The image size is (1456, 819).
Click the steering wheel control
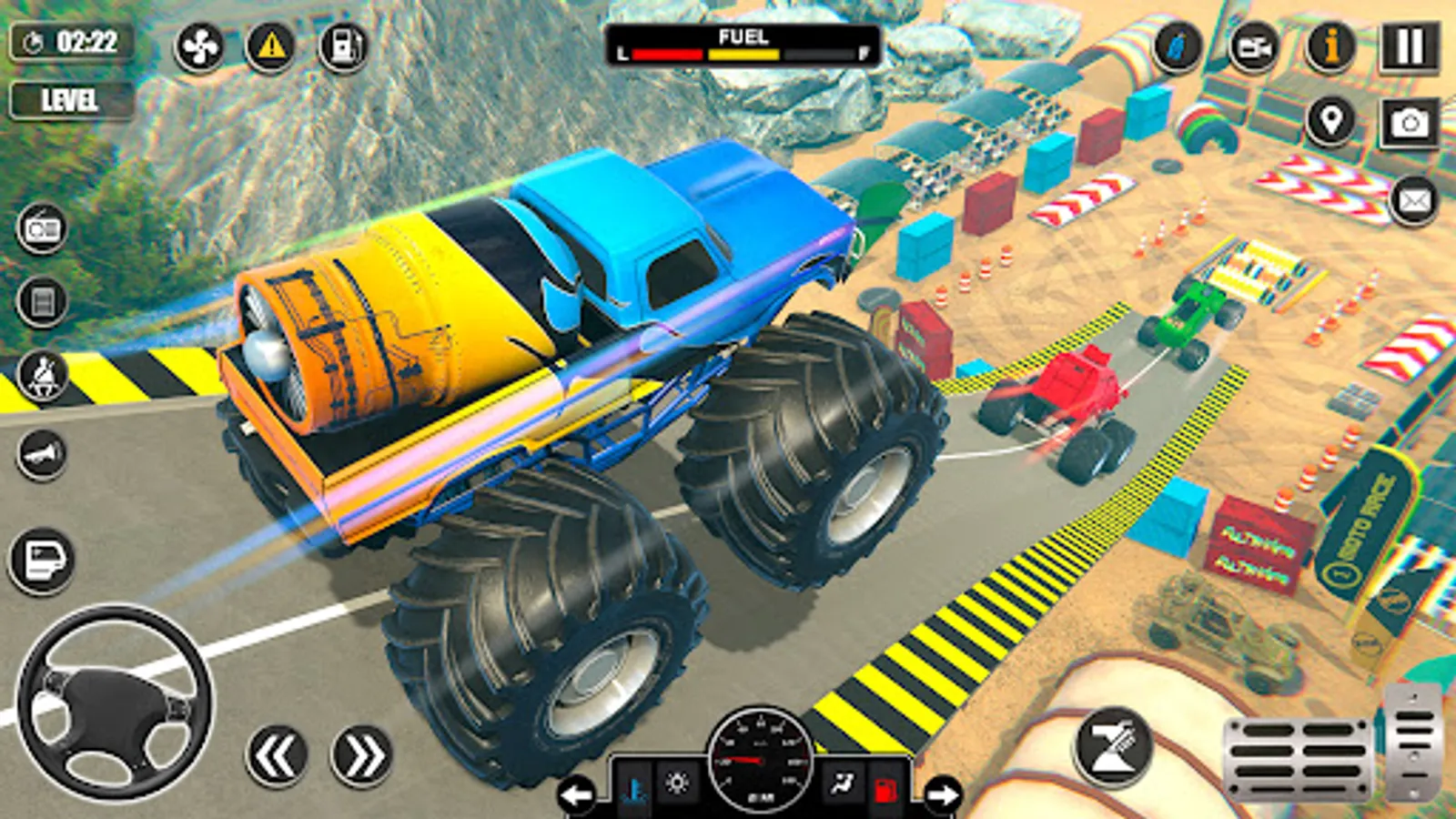click(115, 703)
